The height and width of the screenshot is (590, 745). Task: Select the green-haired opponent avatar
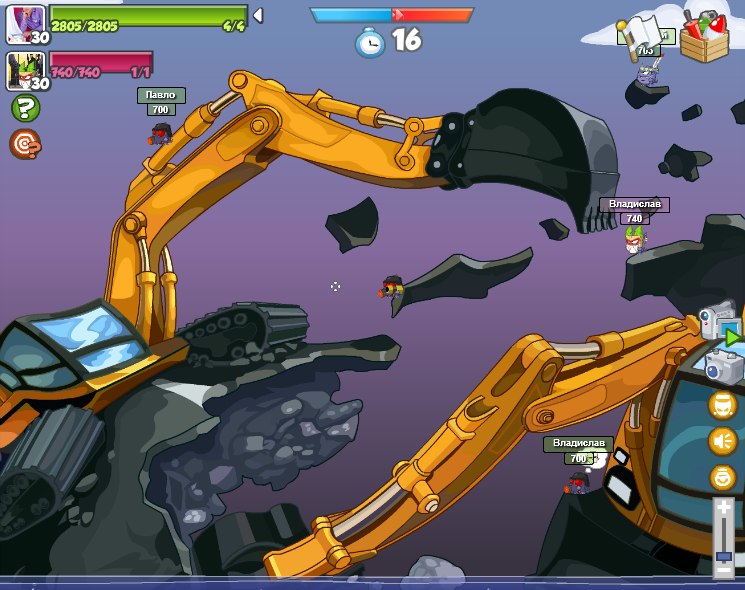tap(25, 71)
